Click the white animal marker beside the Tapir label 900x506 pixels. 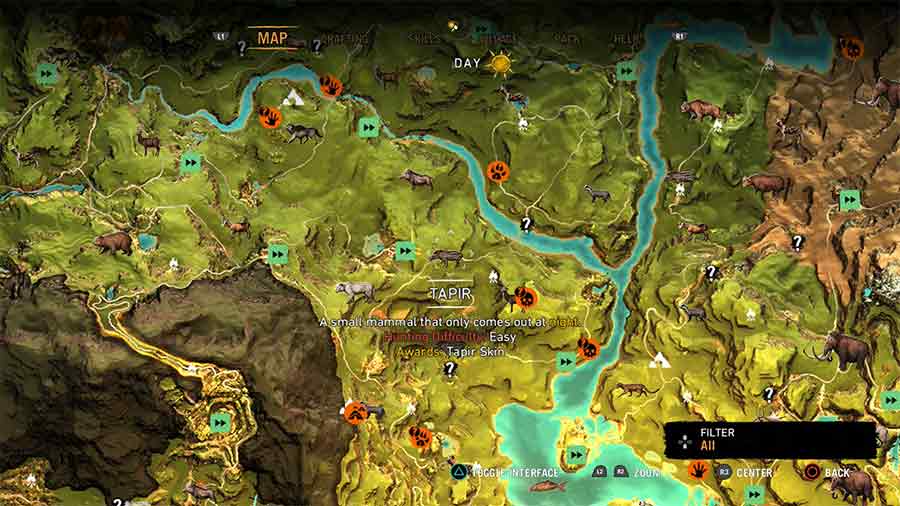point(354,290)
